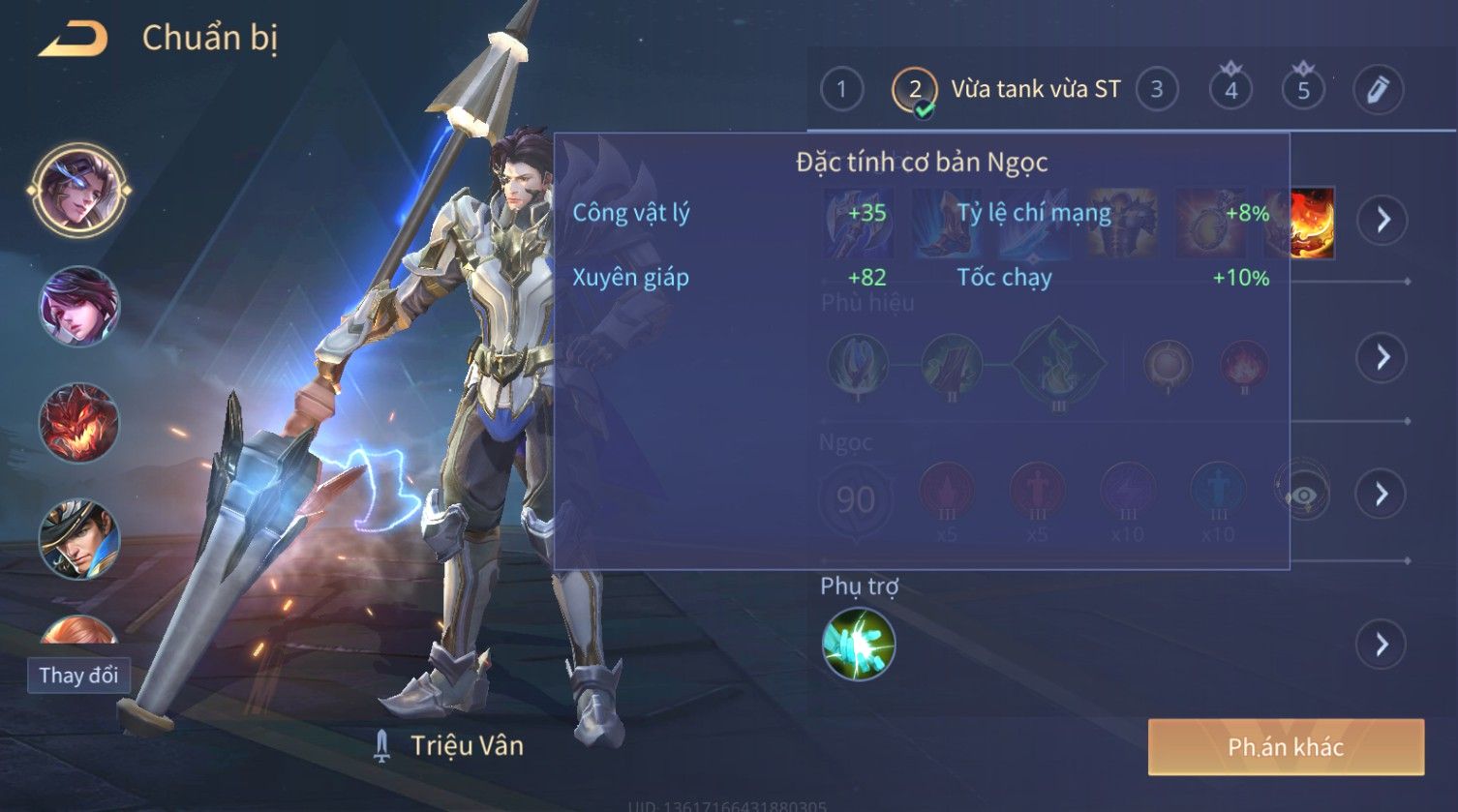
Task: Go back using the return arrow
Action: pyautogui.click(x=73, y=39)
